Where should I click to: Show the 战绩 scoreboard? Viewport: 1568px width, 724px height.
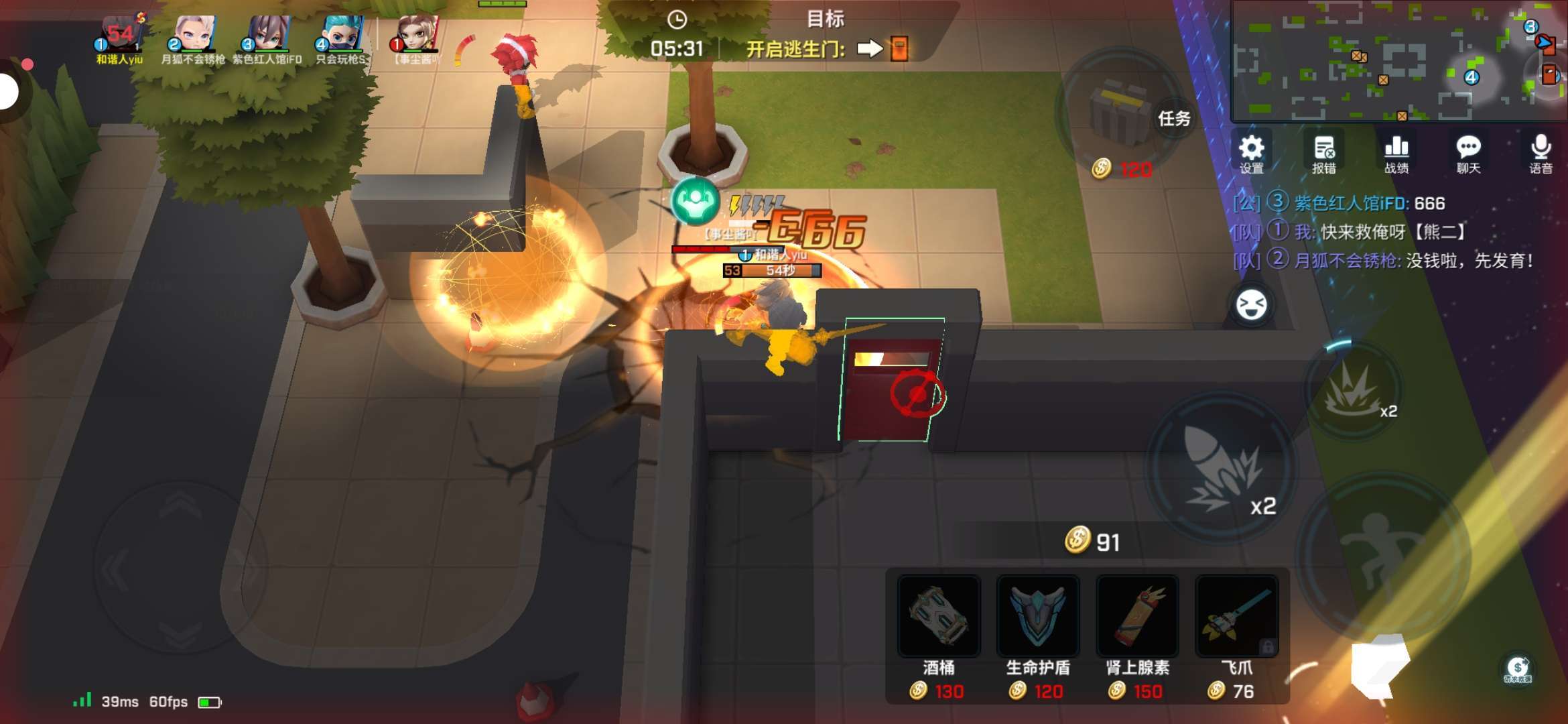pos(1396,154)
